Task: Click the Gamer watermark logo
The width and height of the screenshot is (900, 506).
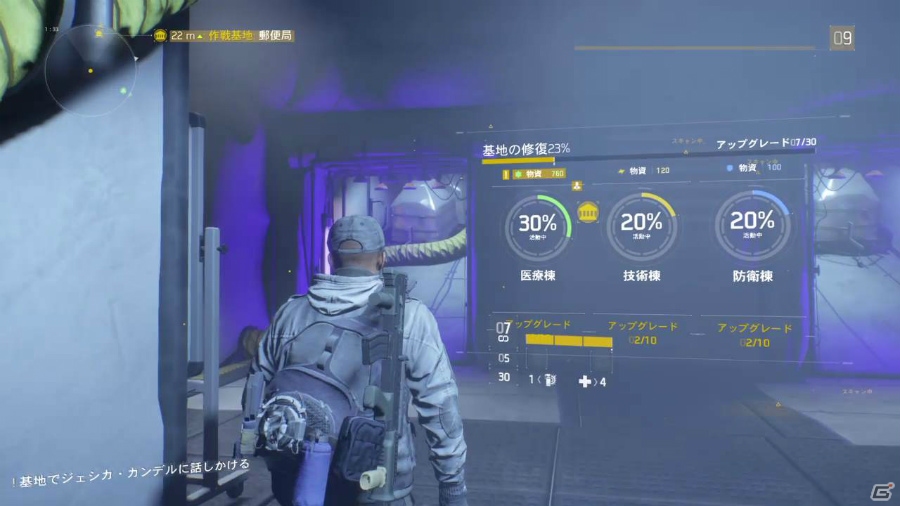Action: coord(880,490)
